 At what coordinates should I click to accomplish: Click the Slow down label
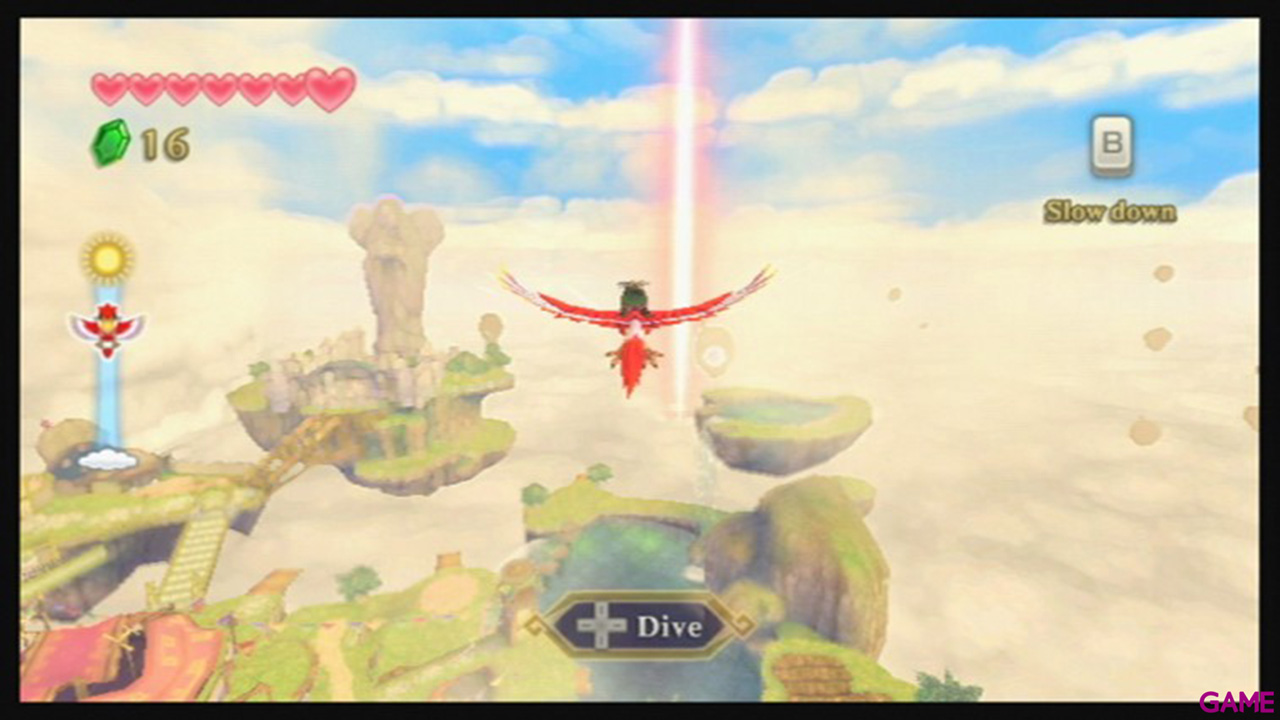[1111, 211]
